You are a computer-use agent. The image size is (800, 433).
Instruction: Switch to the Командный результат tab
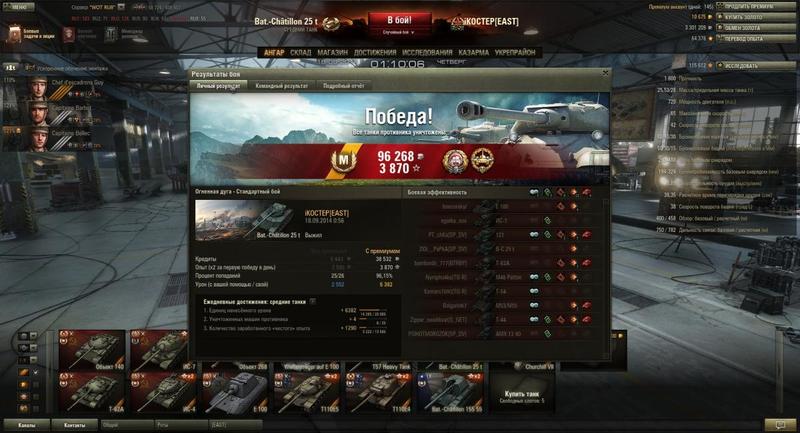tap(282, 87)
